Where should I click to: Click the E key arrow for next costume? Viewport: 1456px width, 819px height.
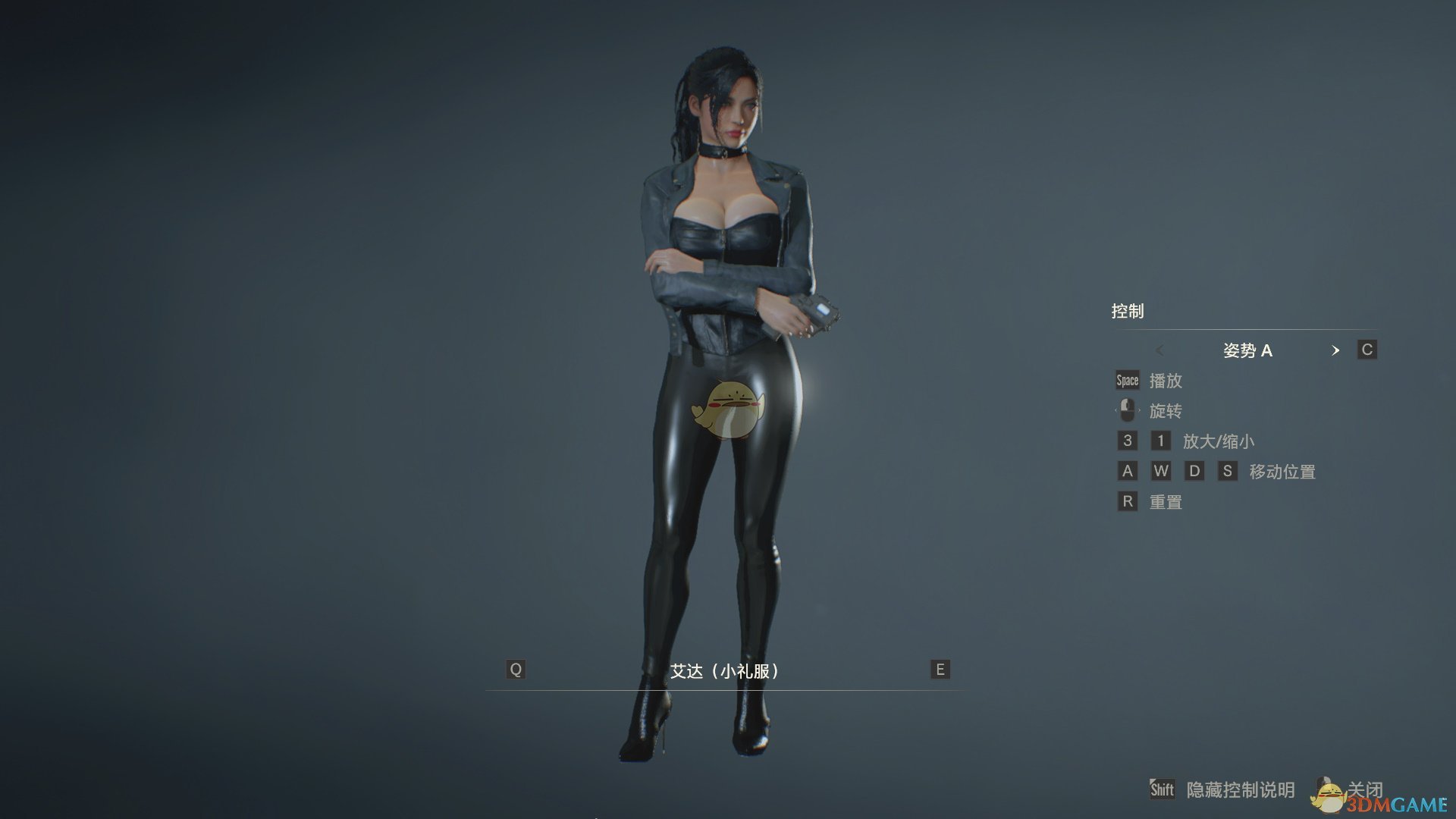point(939,670)
